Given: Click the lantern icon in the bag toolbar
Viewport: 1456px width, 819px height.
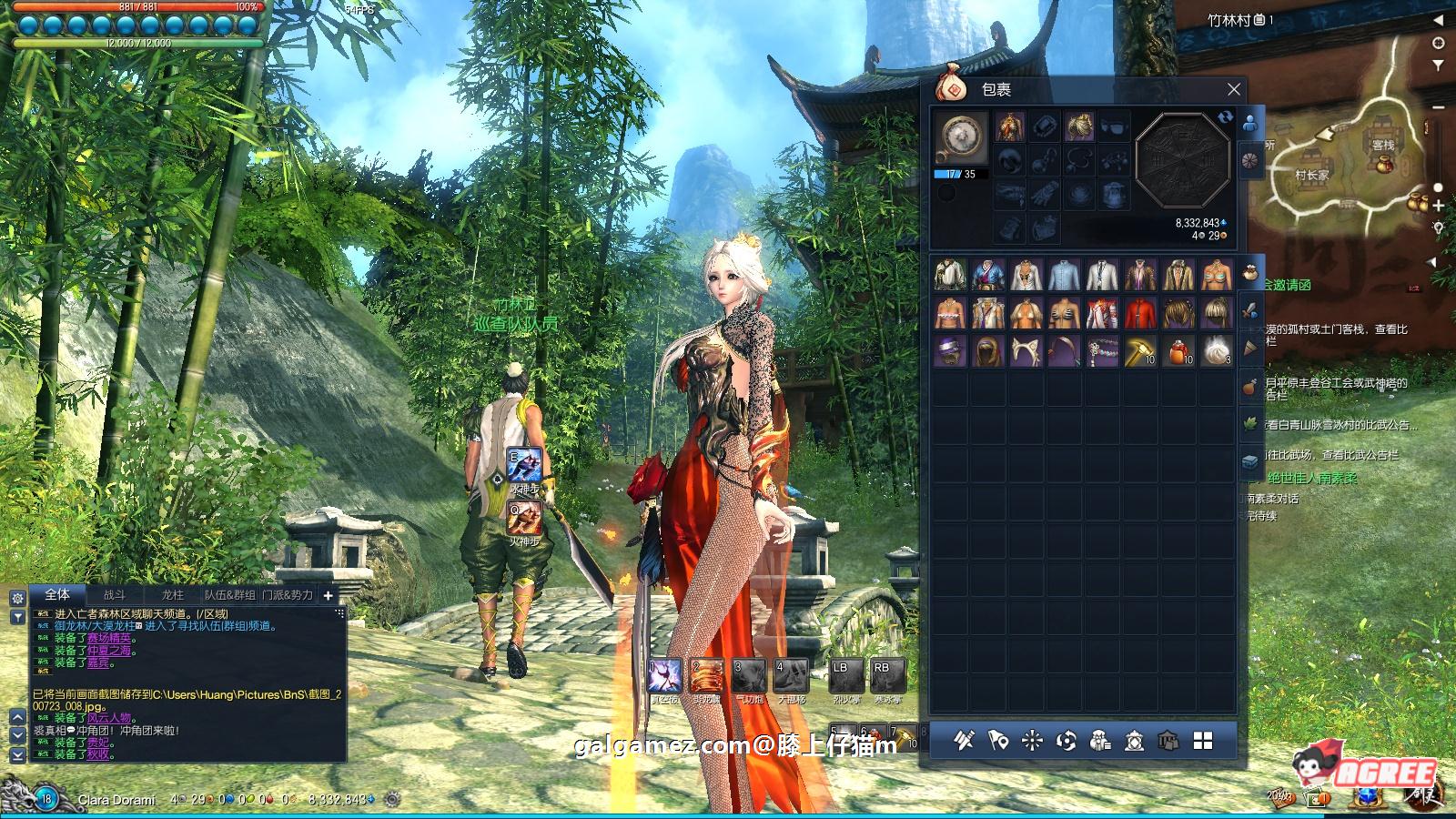Looking at the screenshot, I should (1133, 740).
